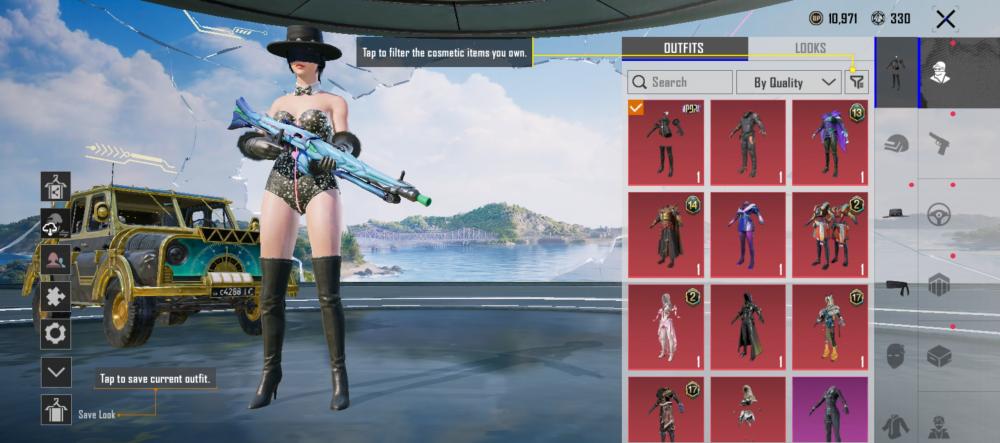Image resolution: width=1000 pixels, height=443 pixels.
Task: Select the Outfits tab
Action: 684,48
